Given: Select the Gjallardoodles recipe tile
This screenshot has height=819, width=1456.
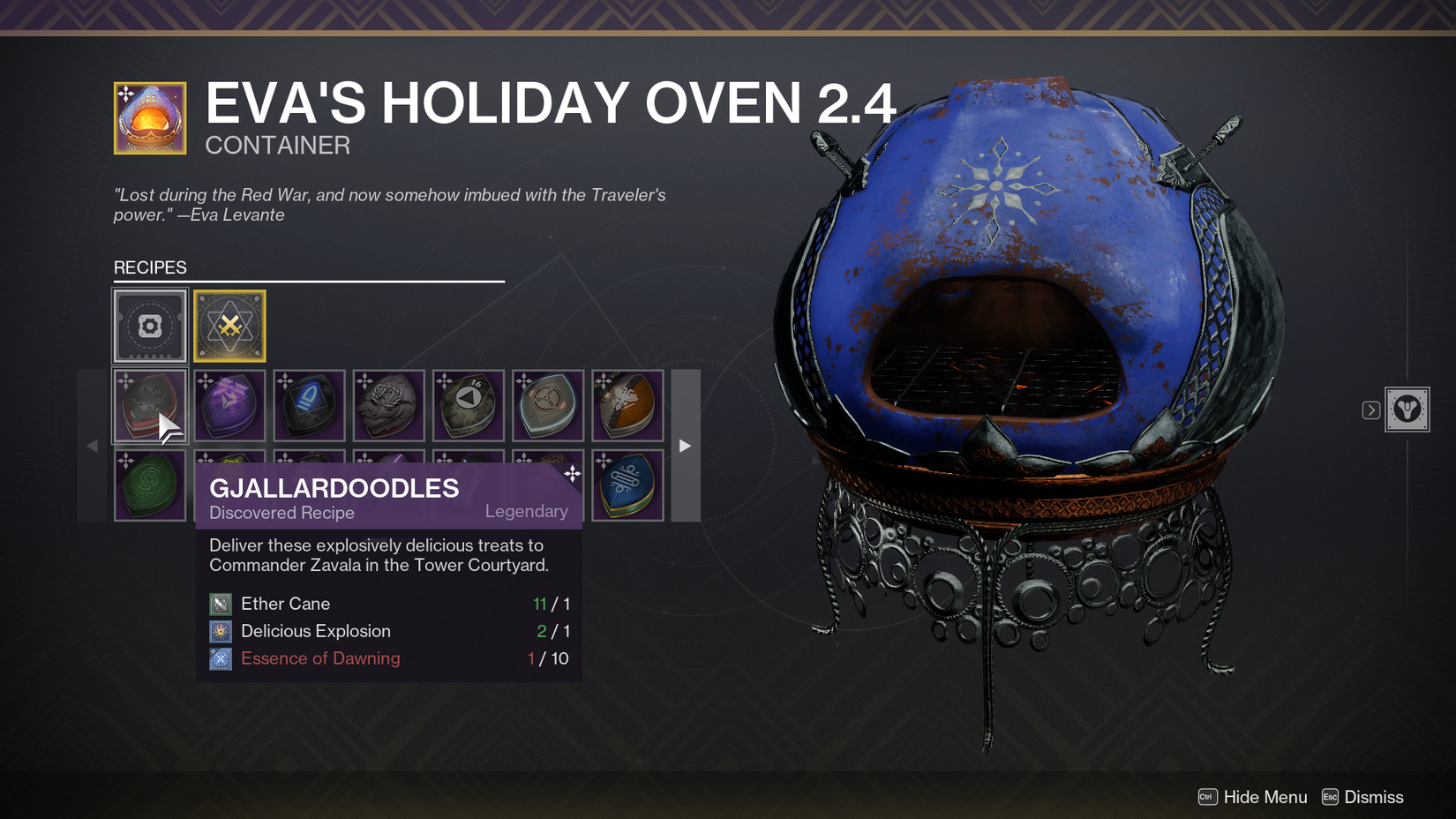Looking at the screenshot, I should pos(150,406).
